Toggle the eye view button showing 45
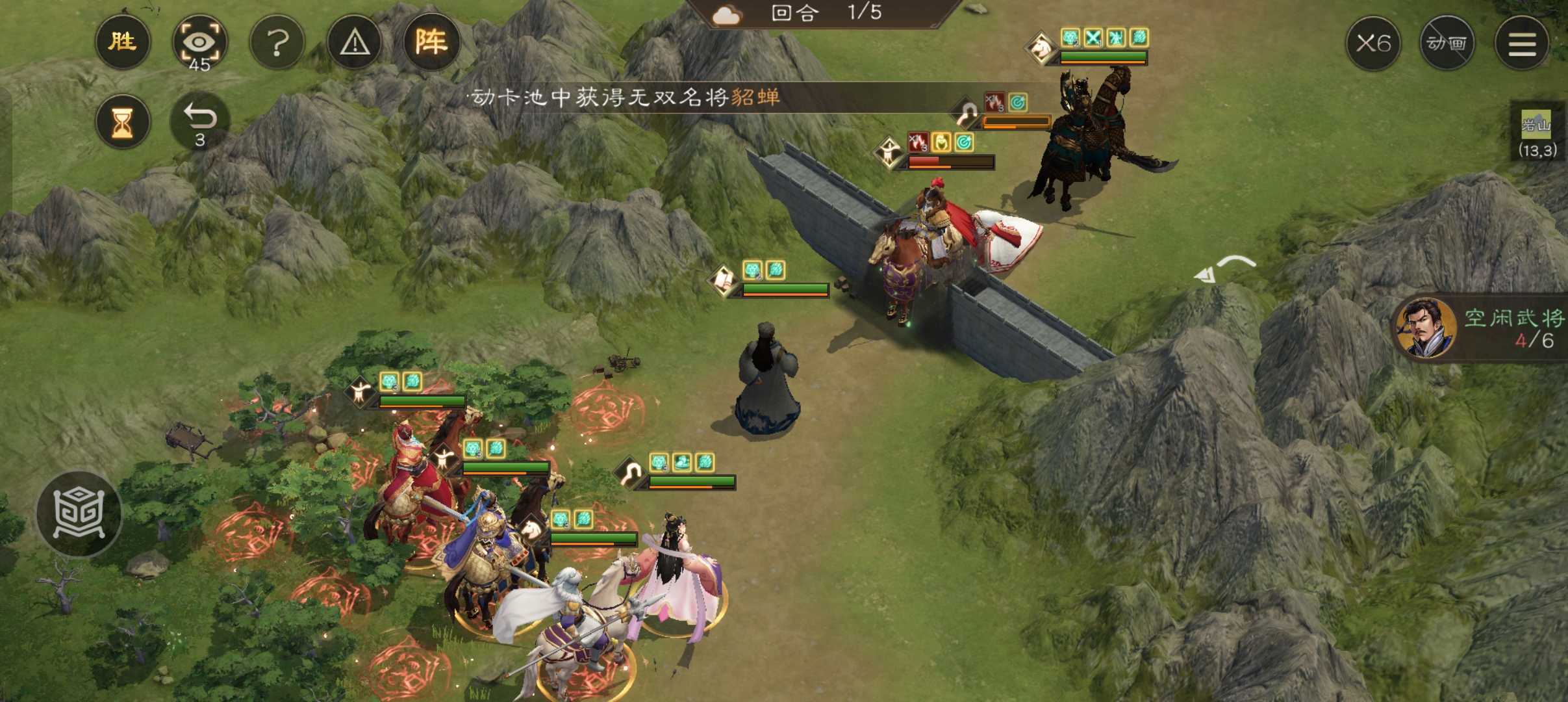Image resolution: width=1568 pixels, height=702 pixels. tap(199, 43)
